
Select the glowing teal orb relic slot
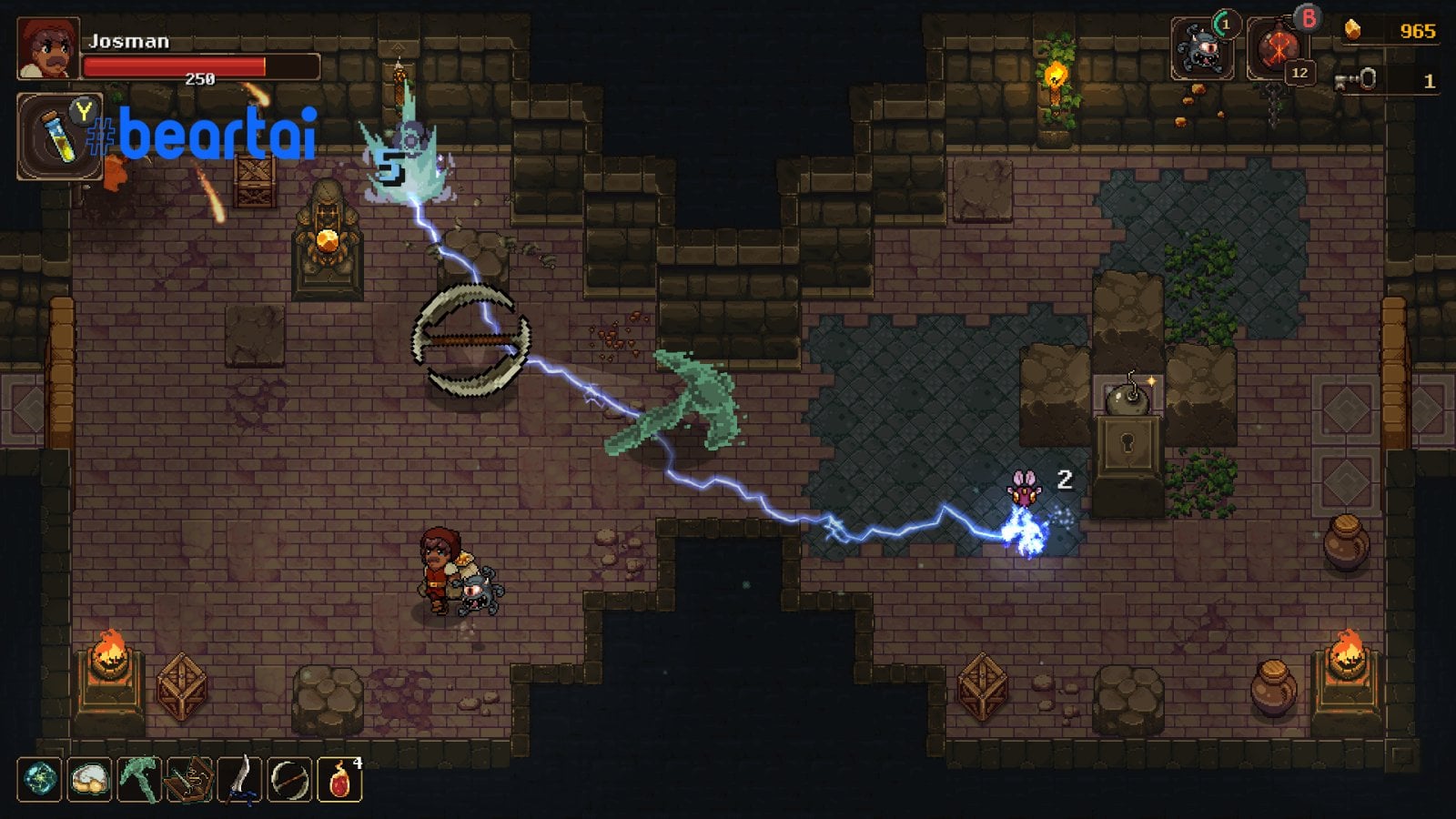click(39, 780)
